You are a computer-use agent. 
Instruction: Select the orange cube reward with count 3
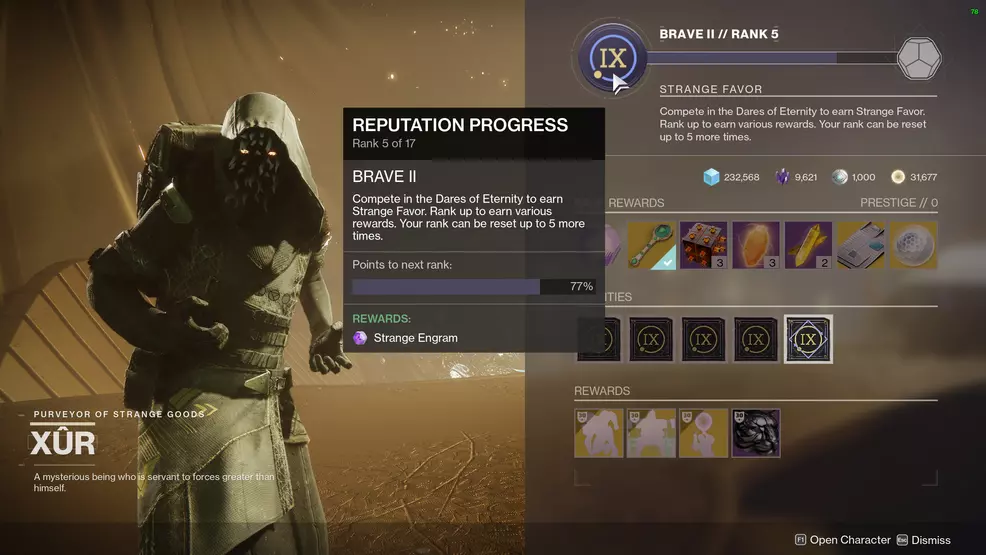(x=704, y=245)
